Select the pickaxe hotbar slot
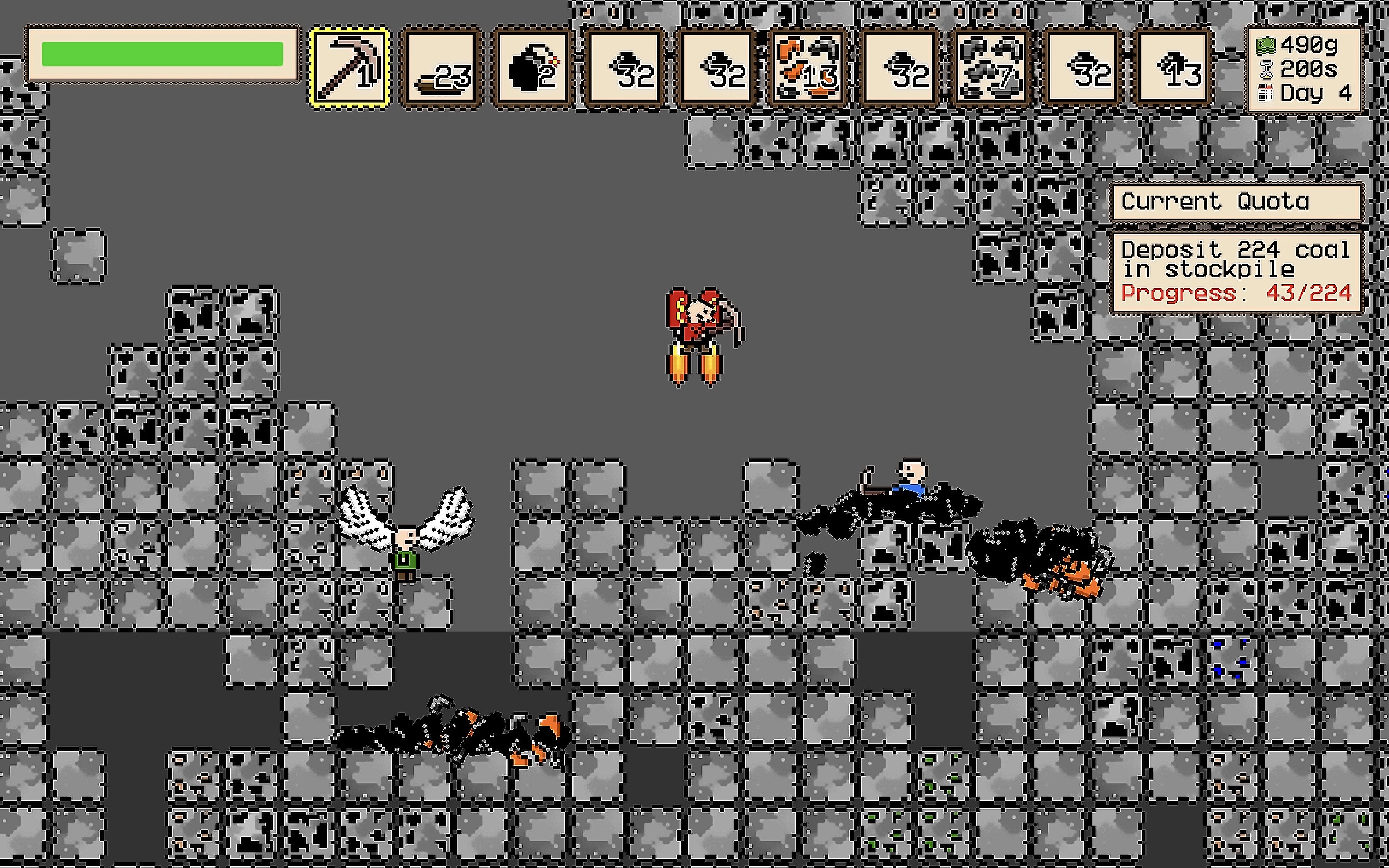The height and width of the screenshot is (868, 1389). coord(349,68)
